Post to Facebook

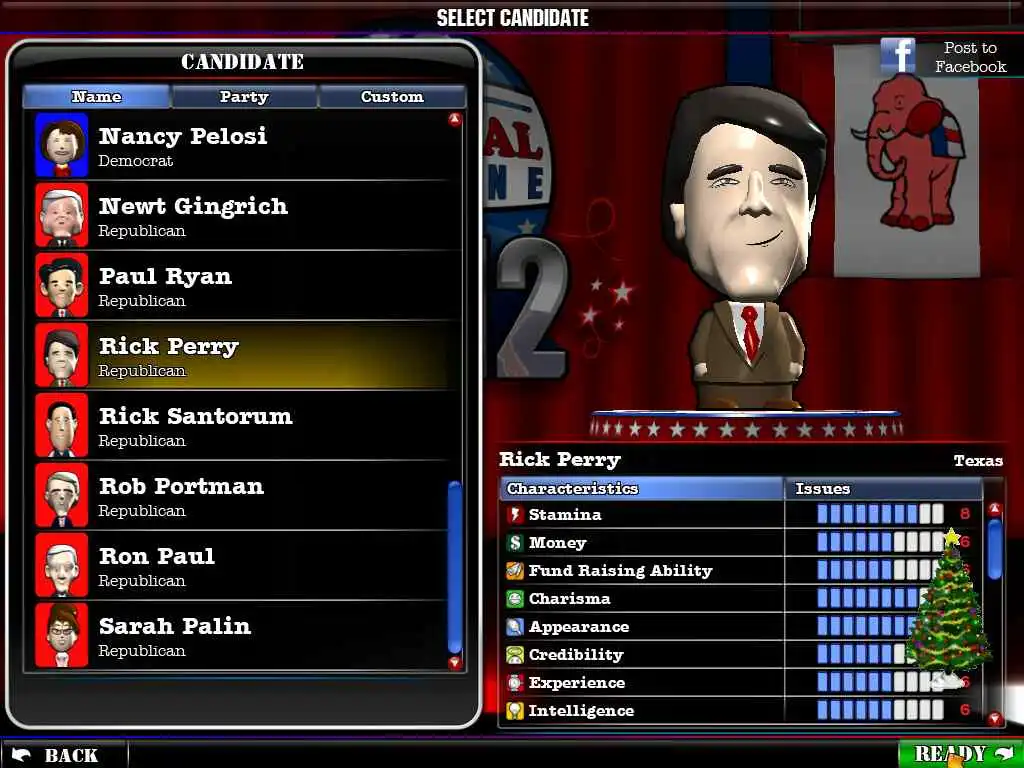tap(944, 57)
